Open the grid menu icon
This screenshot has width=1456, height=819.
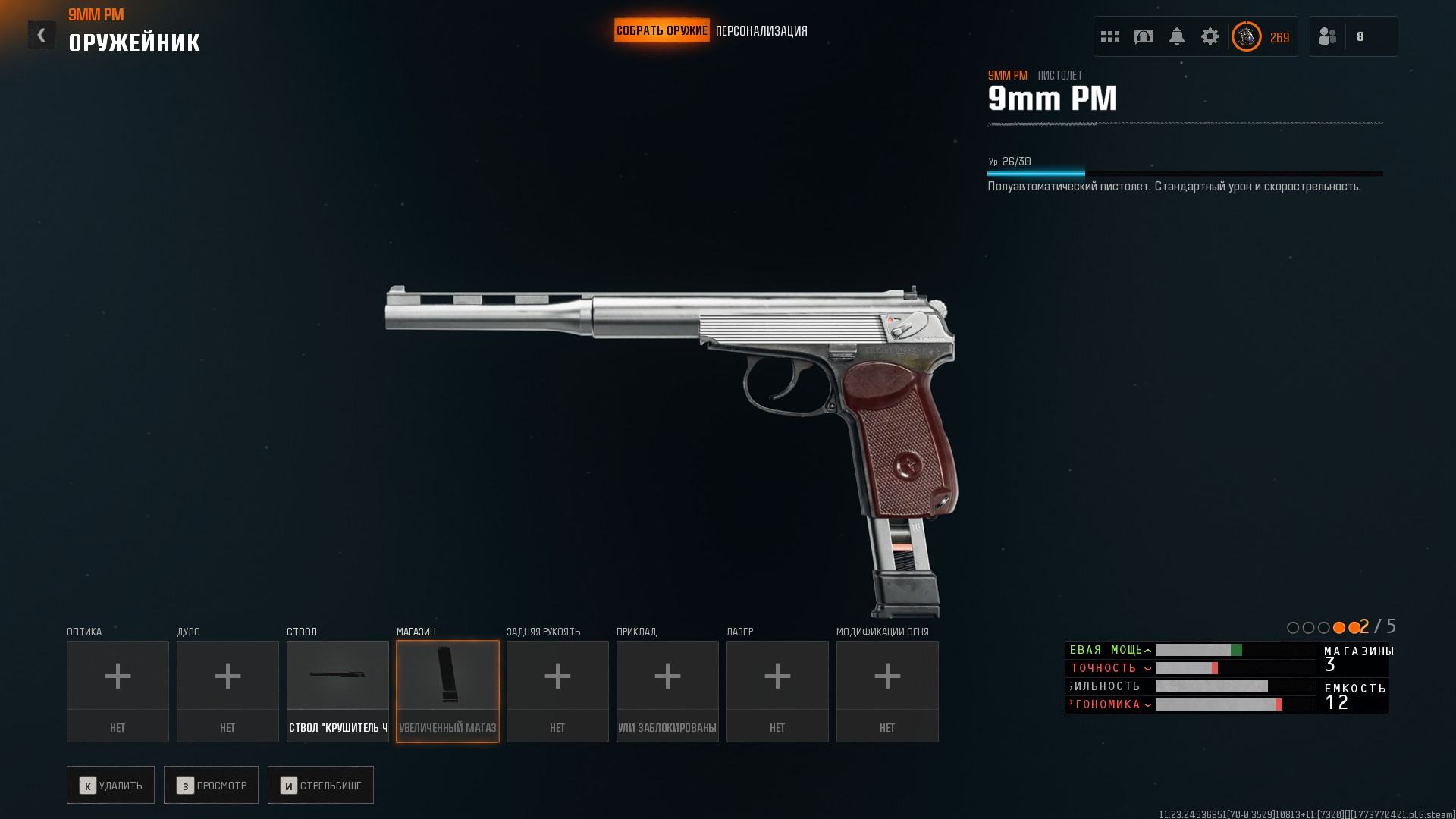pos(1110,36)
